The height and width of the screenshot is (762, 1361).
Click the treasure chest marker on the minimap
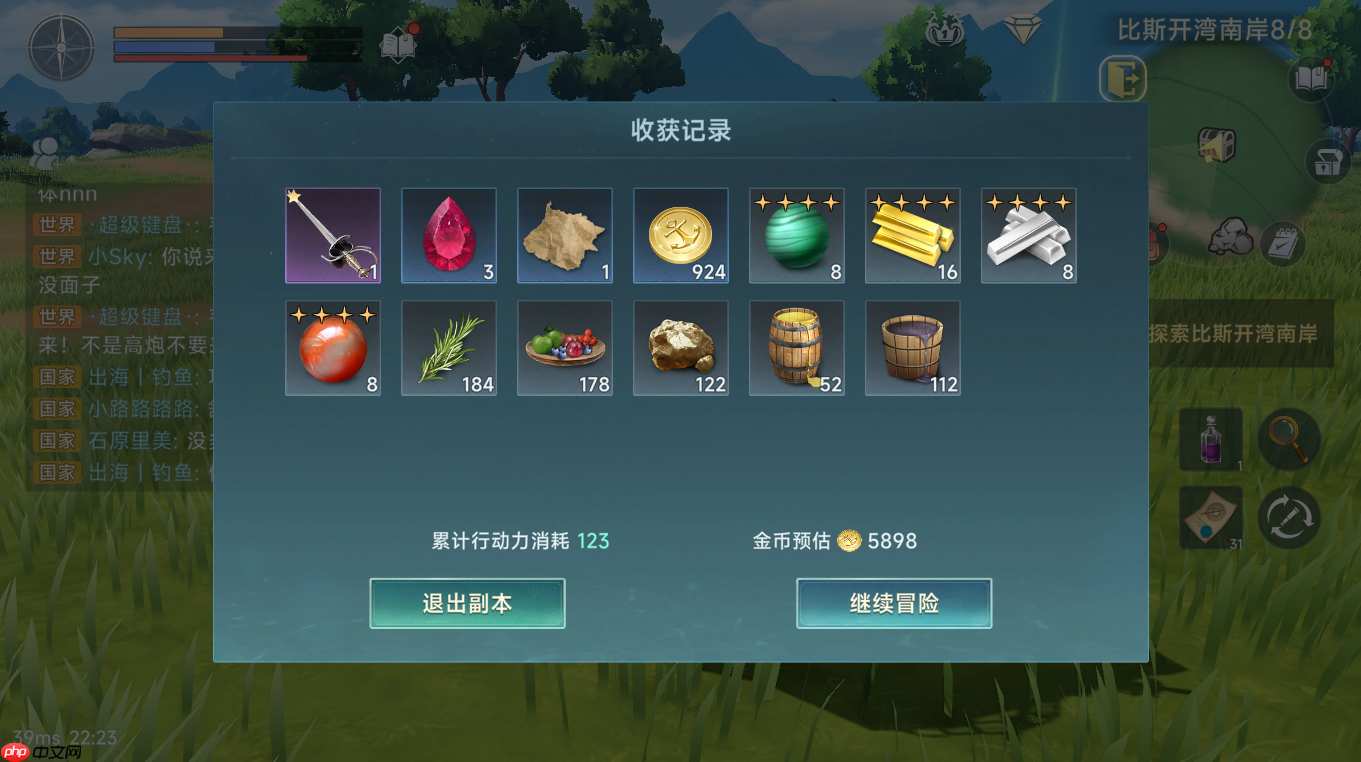[1216, 143]
